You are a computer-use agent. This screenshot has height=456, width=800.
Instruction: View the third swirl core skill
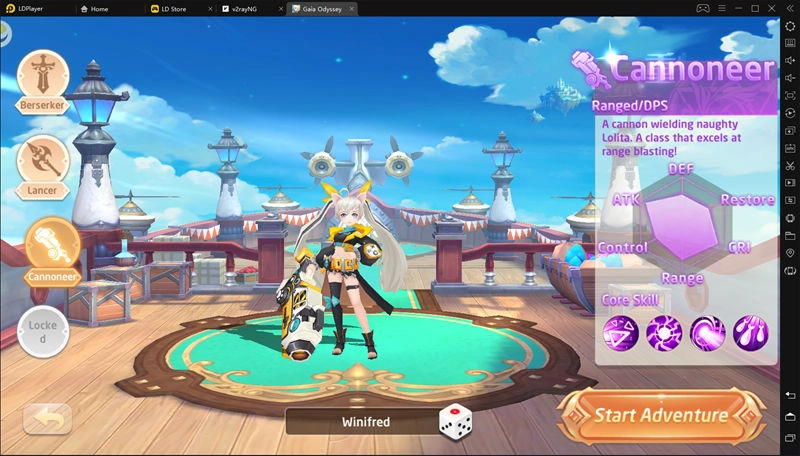tap(707, 331)
